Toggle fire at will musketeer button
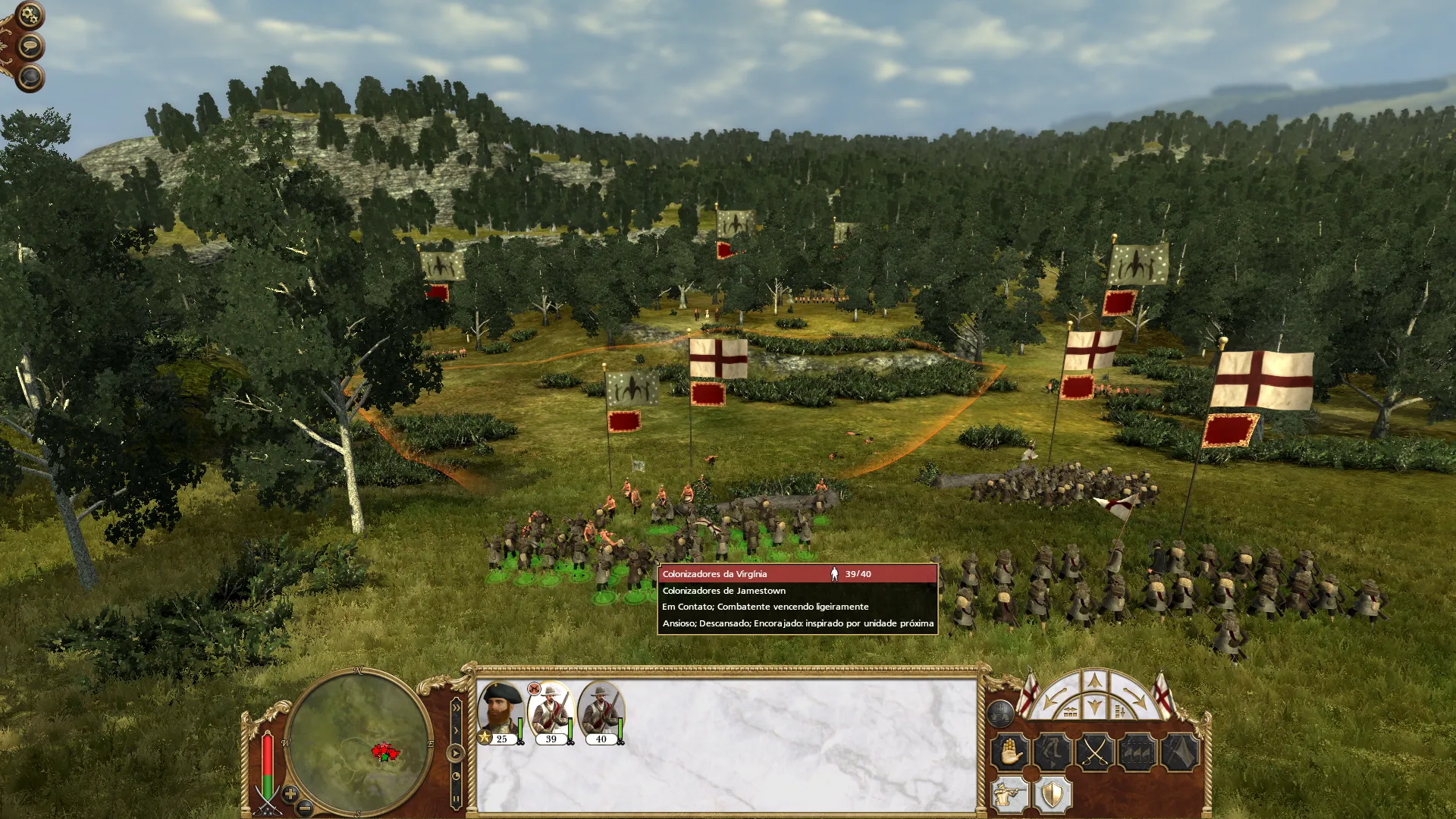The height and width of the screenshot is (819, 1456). point(1010,795)
